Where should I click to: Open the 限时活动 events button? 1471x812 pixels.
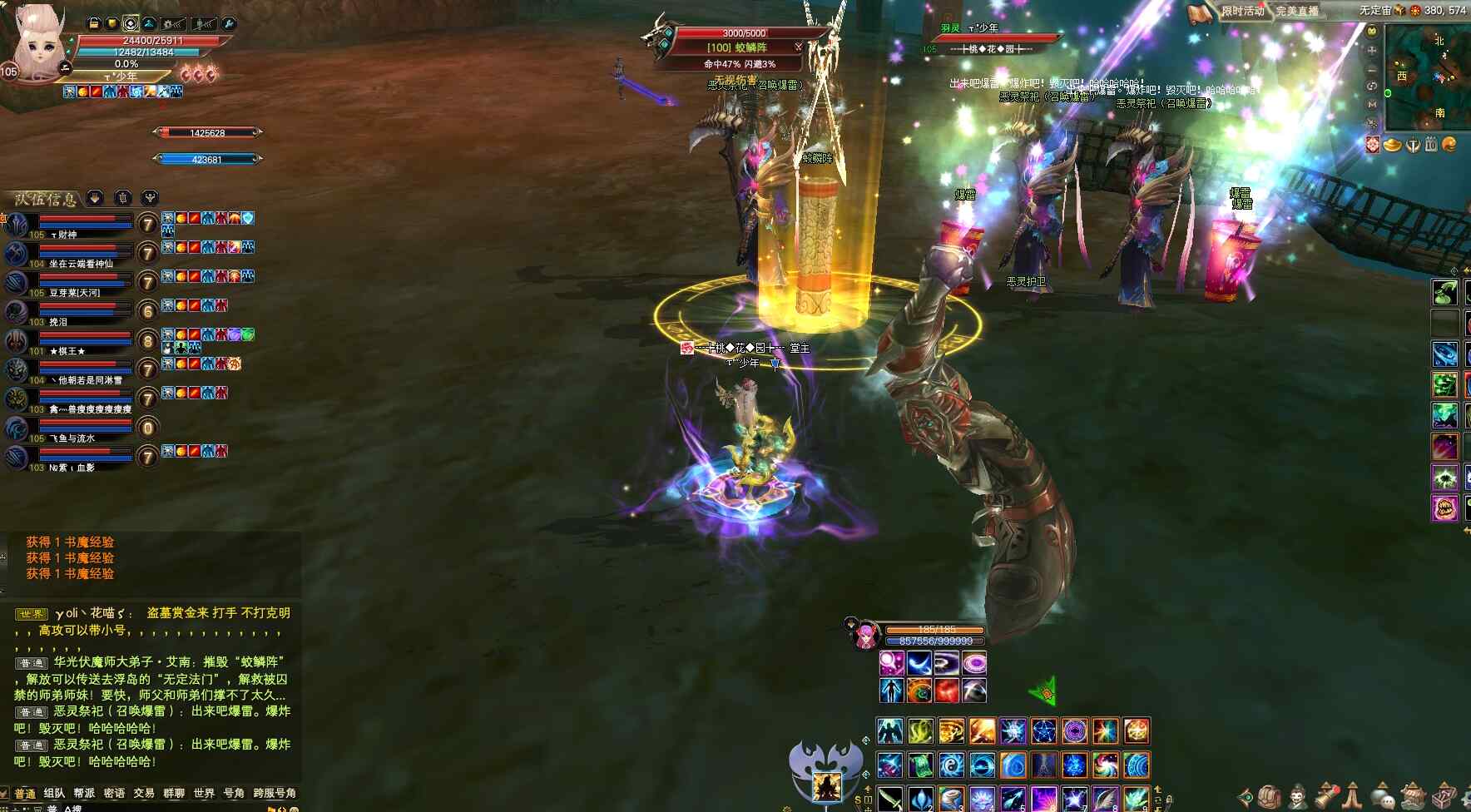coord(1241,11)
